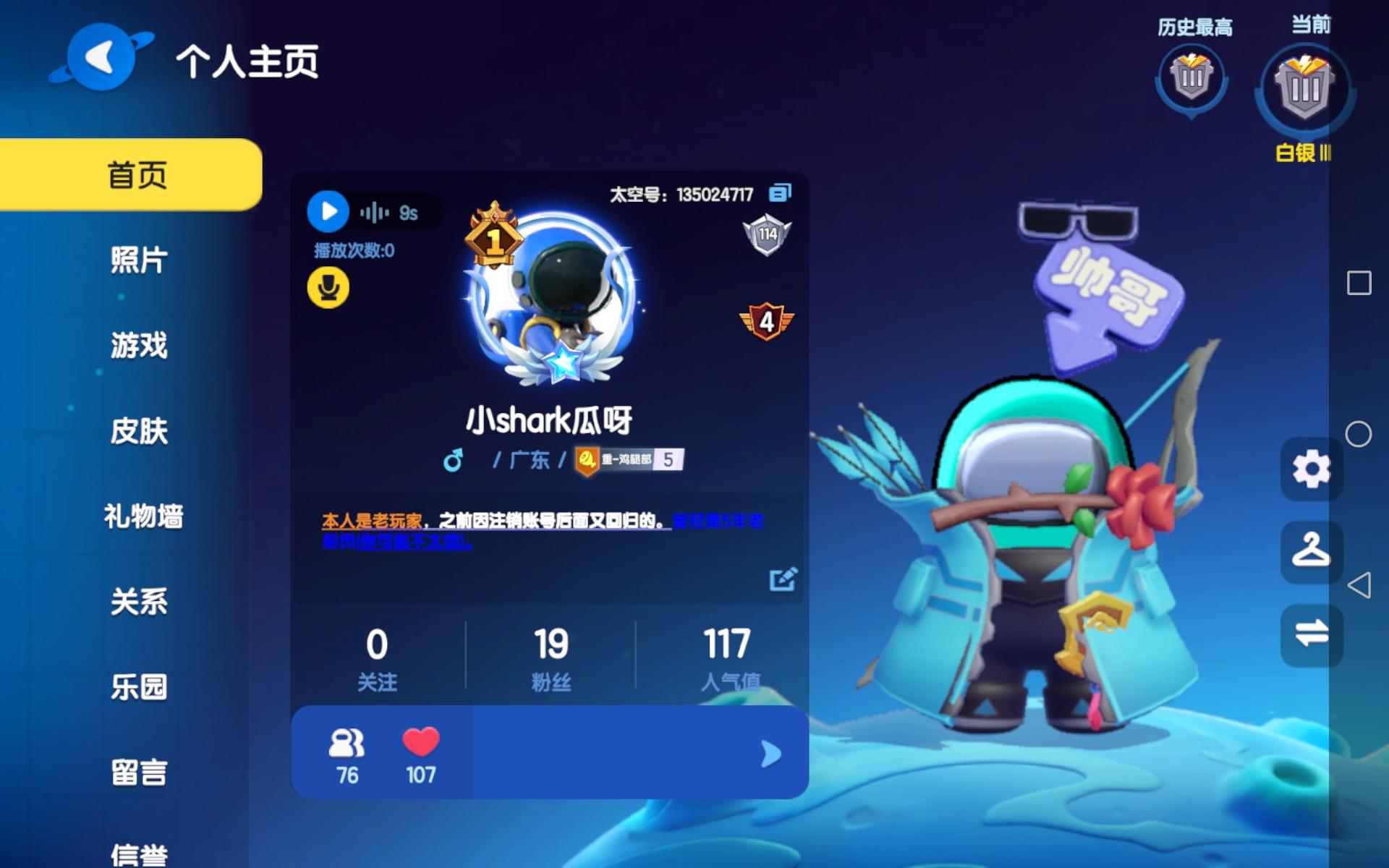Play the 9s voice recording
Image resolution: width=1389 pixels, height=868 pixels.
tap(329, 212)
